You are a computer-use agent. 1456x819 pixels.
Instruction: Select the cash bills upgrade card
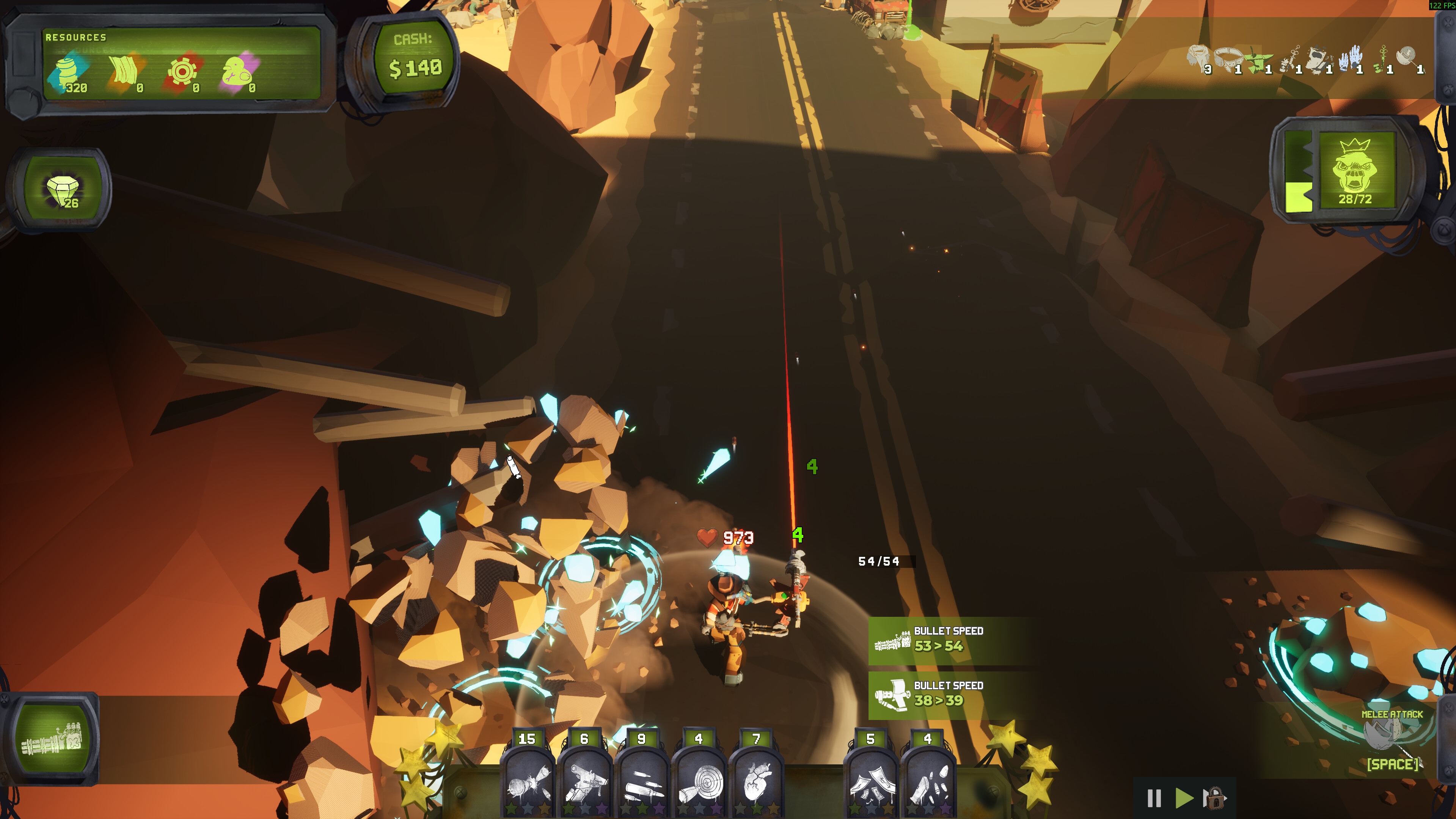(870, 783)
